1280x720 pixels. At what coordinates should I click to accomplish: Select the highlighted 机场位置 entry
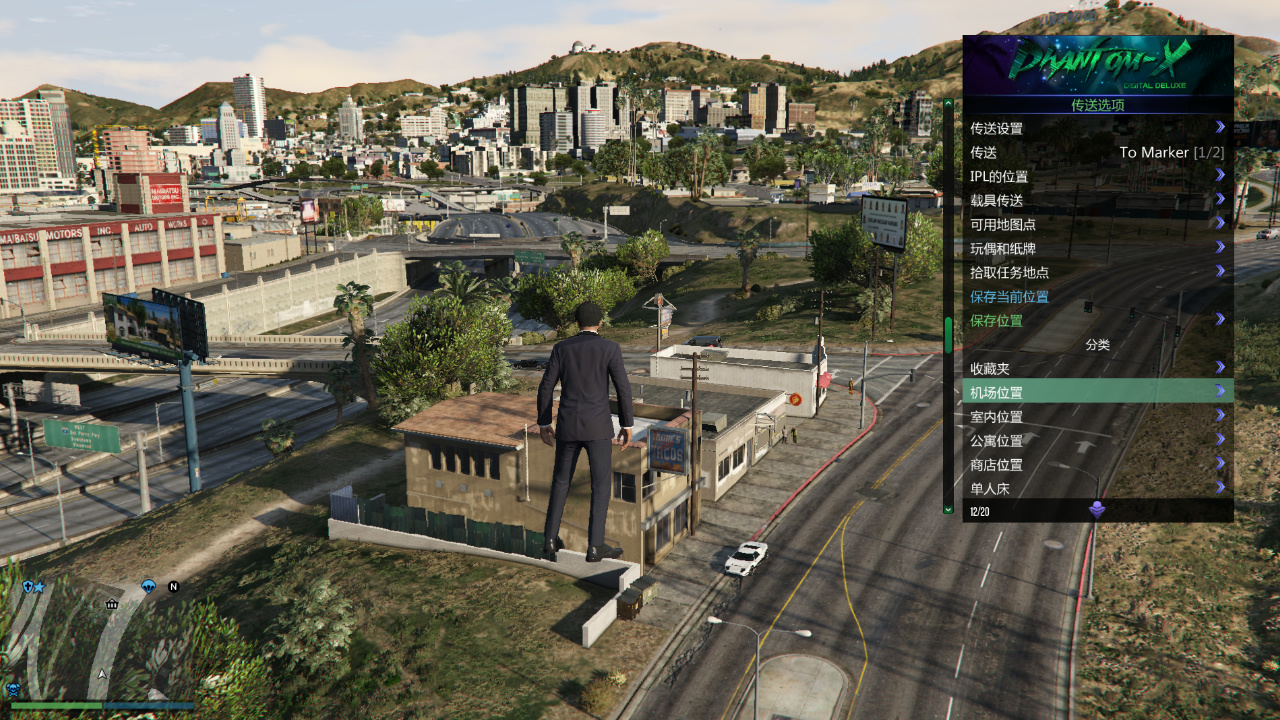[1097, 392]
